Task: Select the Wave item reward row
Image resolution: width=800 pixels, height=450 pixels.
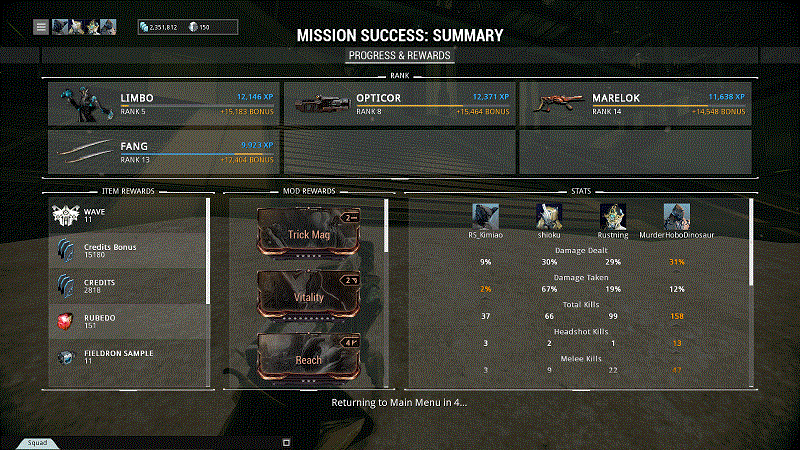Action: pyautogui.click(x=128, y=215)
